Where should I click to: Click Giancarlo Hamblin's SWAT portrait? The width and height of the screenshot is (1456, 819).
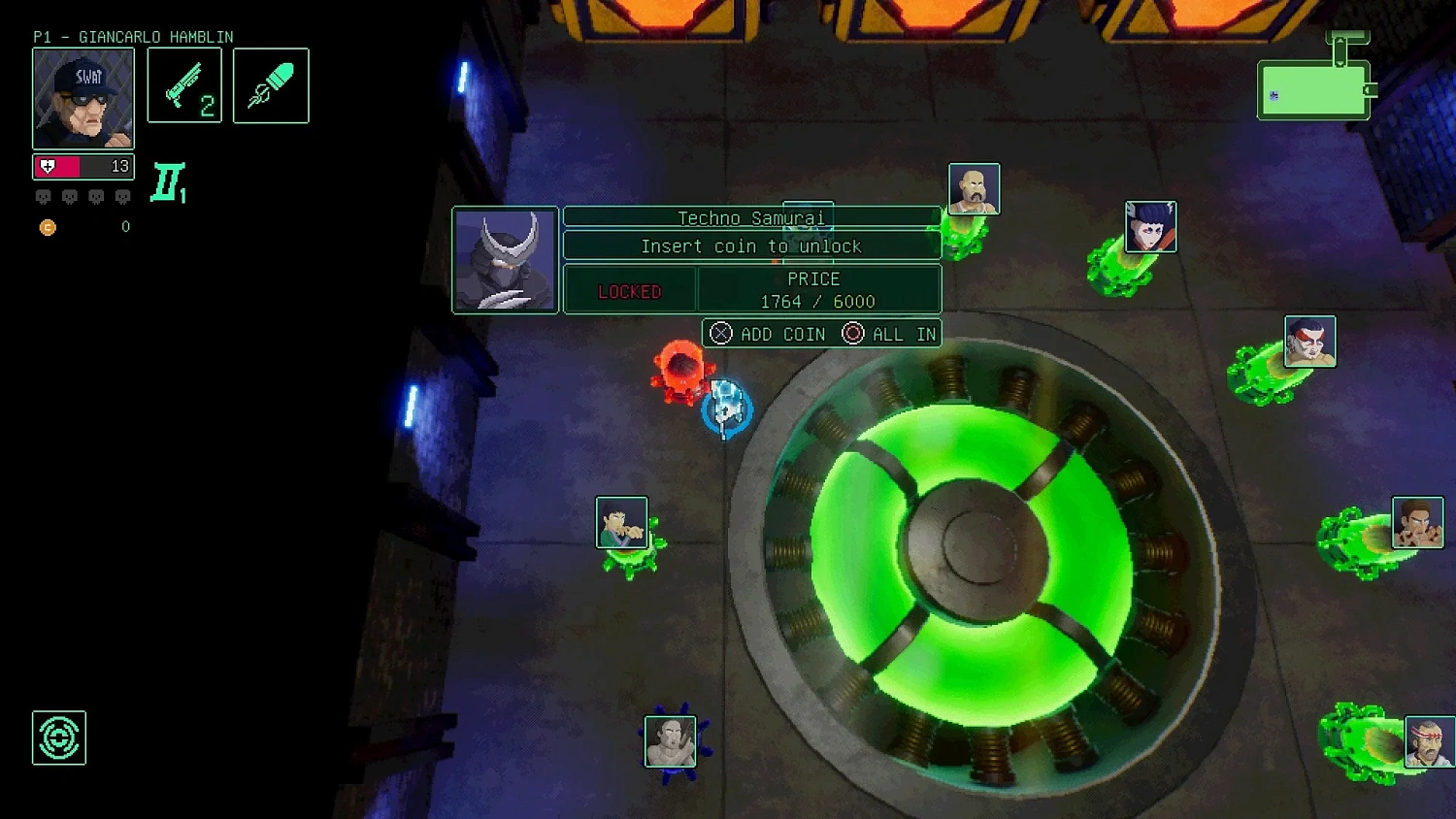tap(83, 98)
